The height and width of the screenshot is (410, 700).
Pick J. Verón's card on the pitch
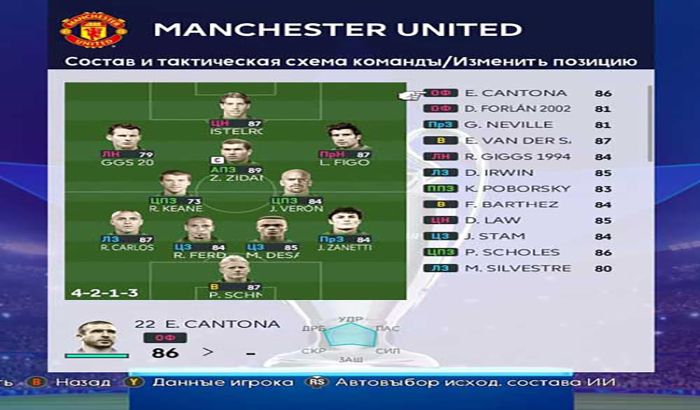click(294, 190)
